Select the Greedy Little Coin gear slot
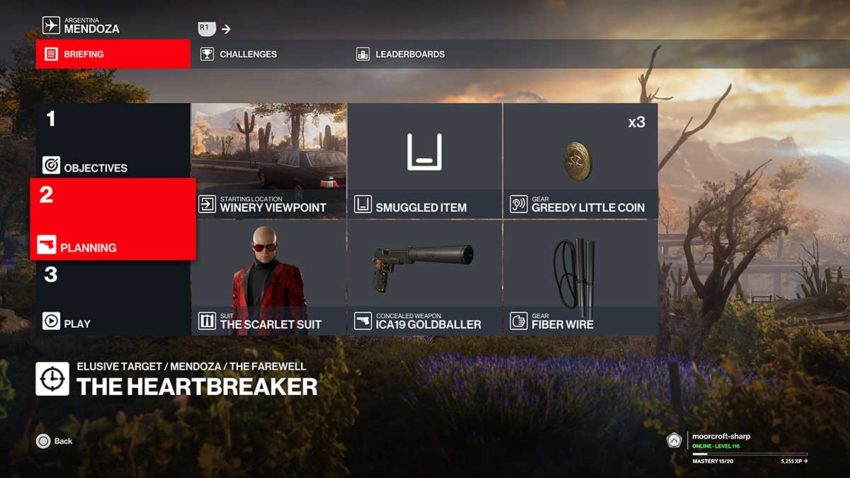 [x=580, y=160]
